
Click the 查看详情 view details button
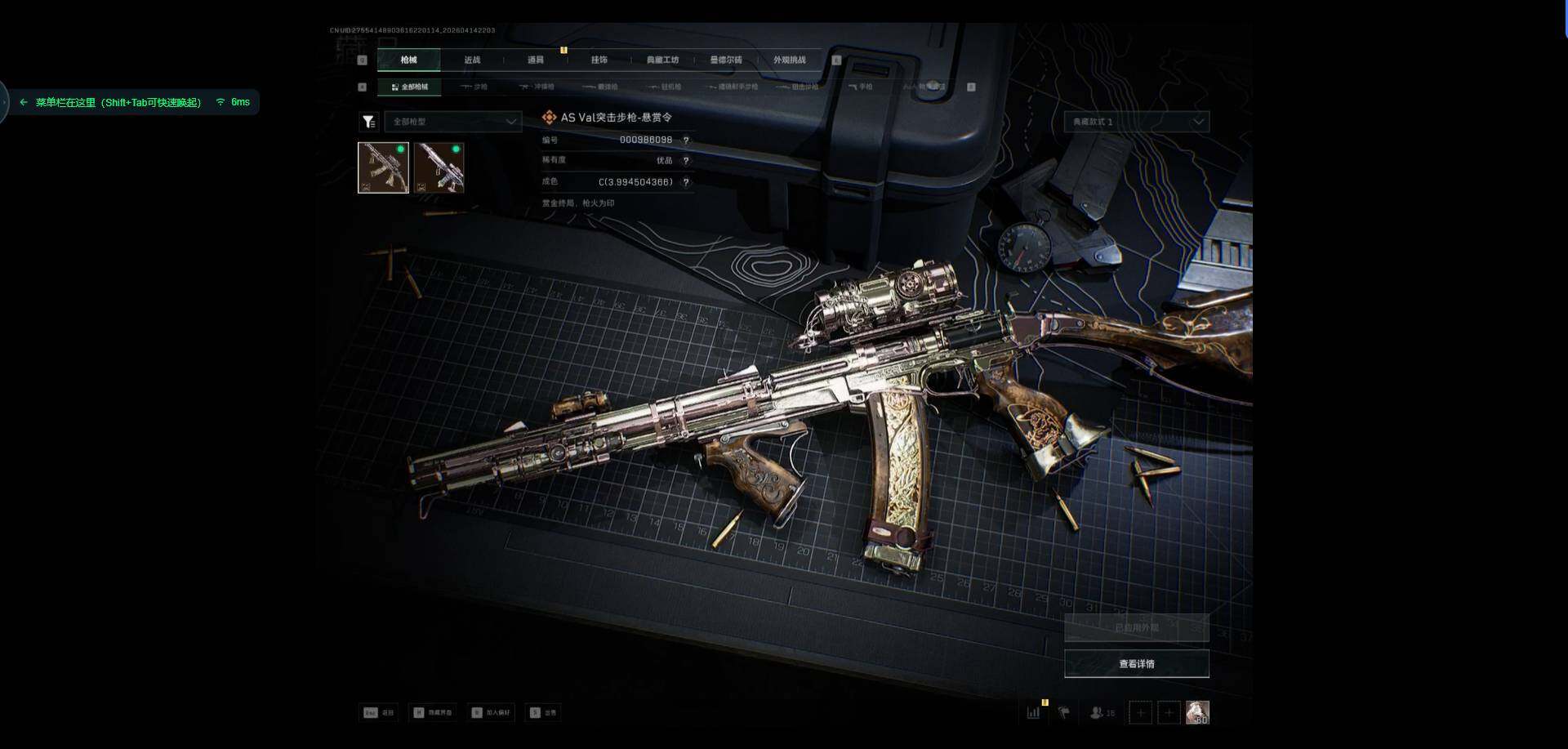[1136, 664]
